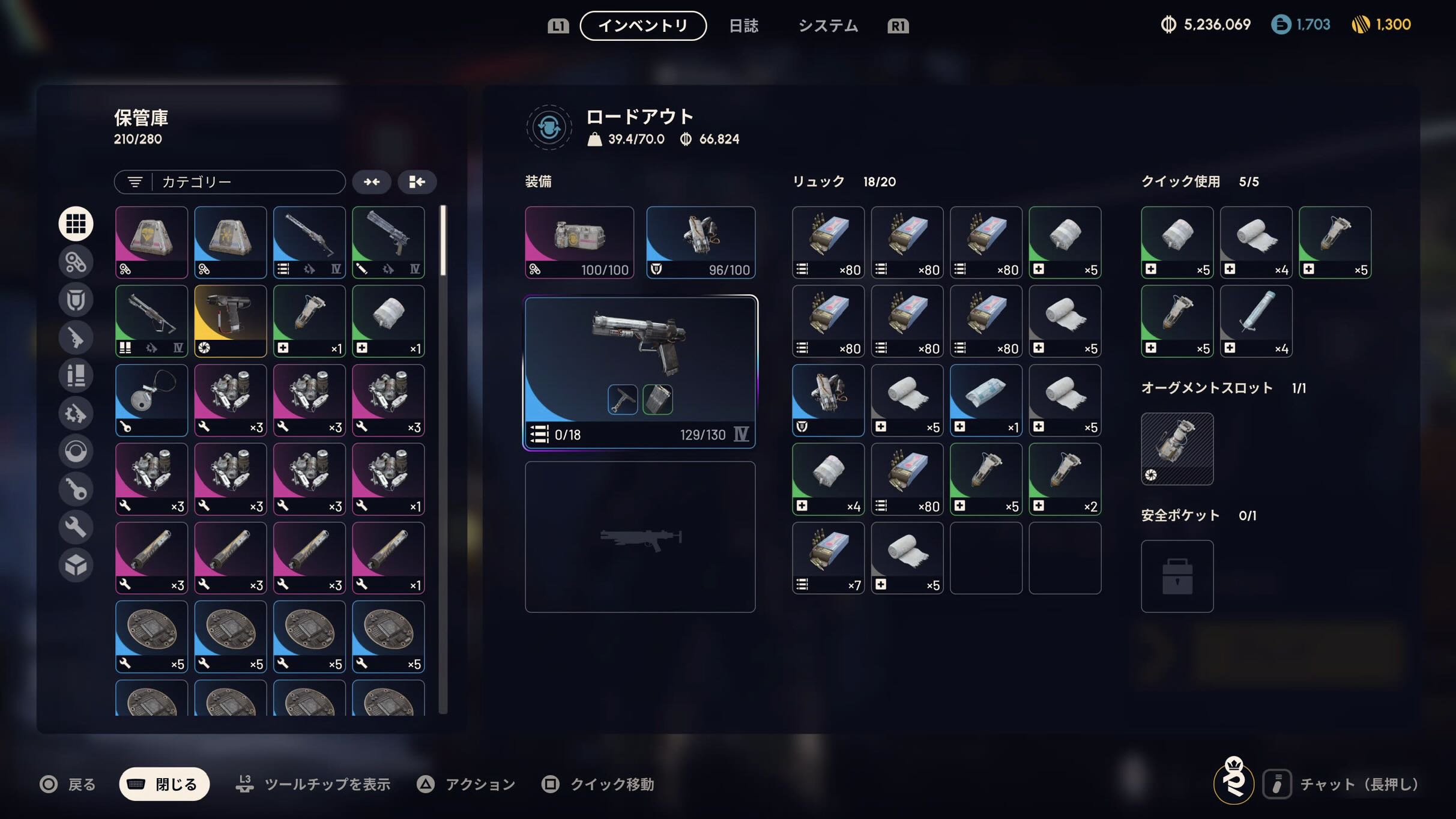Switch to the 日誌 tab
The image size is (1456, 819).
pos(743,26)
